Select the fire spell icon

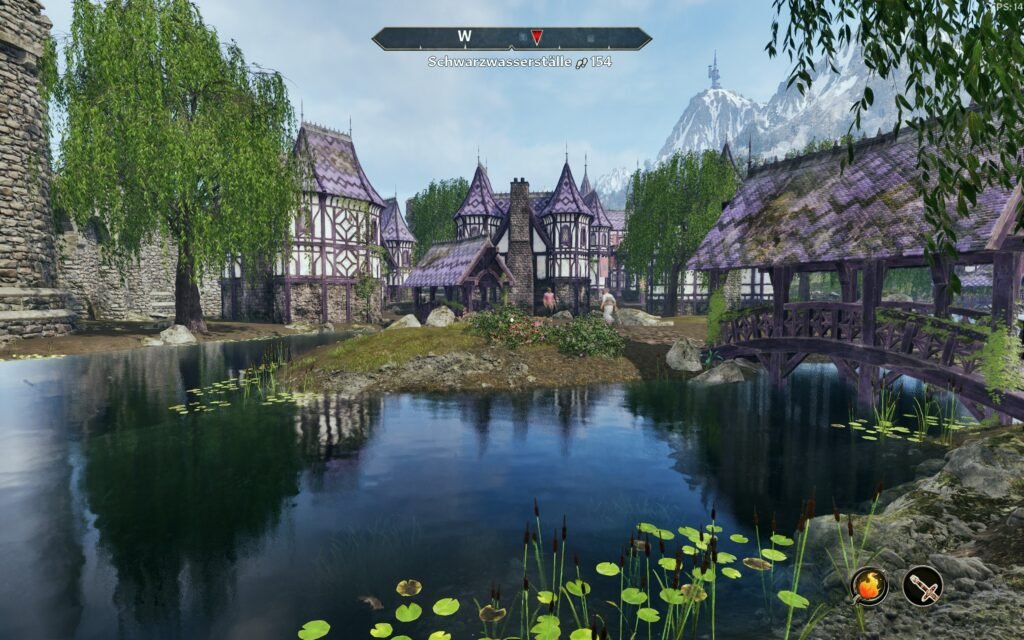869,586
